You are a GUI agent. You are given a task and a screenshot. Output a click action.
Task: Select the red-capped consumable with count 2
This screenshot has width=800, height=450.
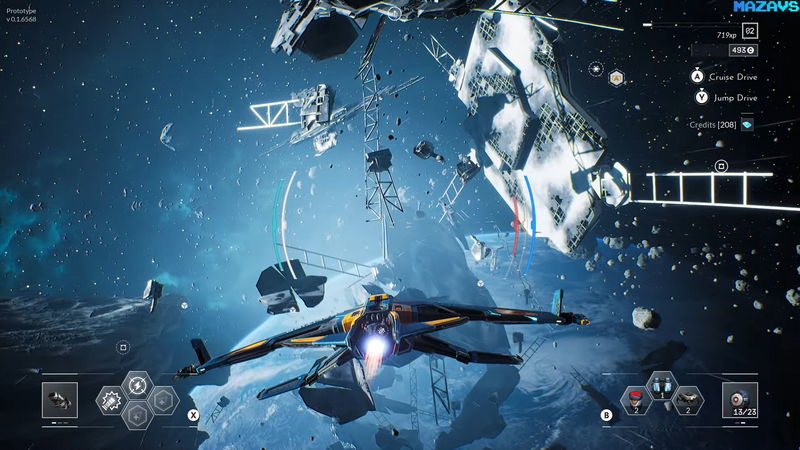(634, 400)
